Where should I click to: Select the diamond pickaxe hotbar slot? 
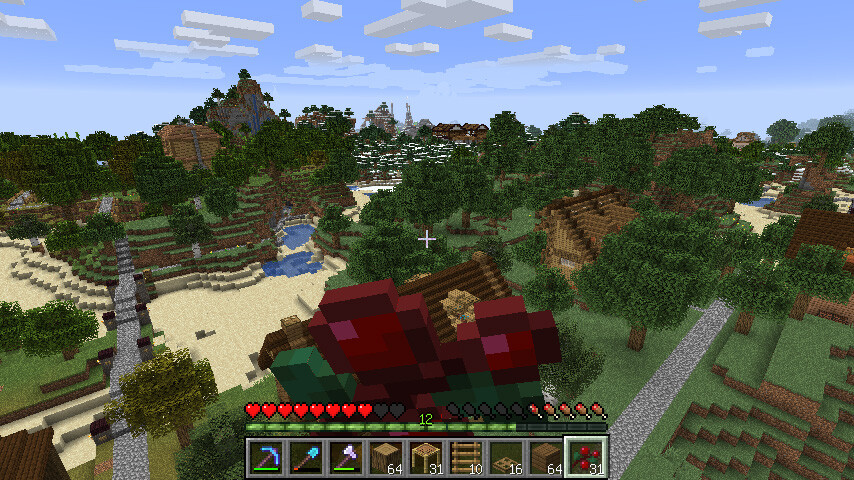click(x=267, y=458)
